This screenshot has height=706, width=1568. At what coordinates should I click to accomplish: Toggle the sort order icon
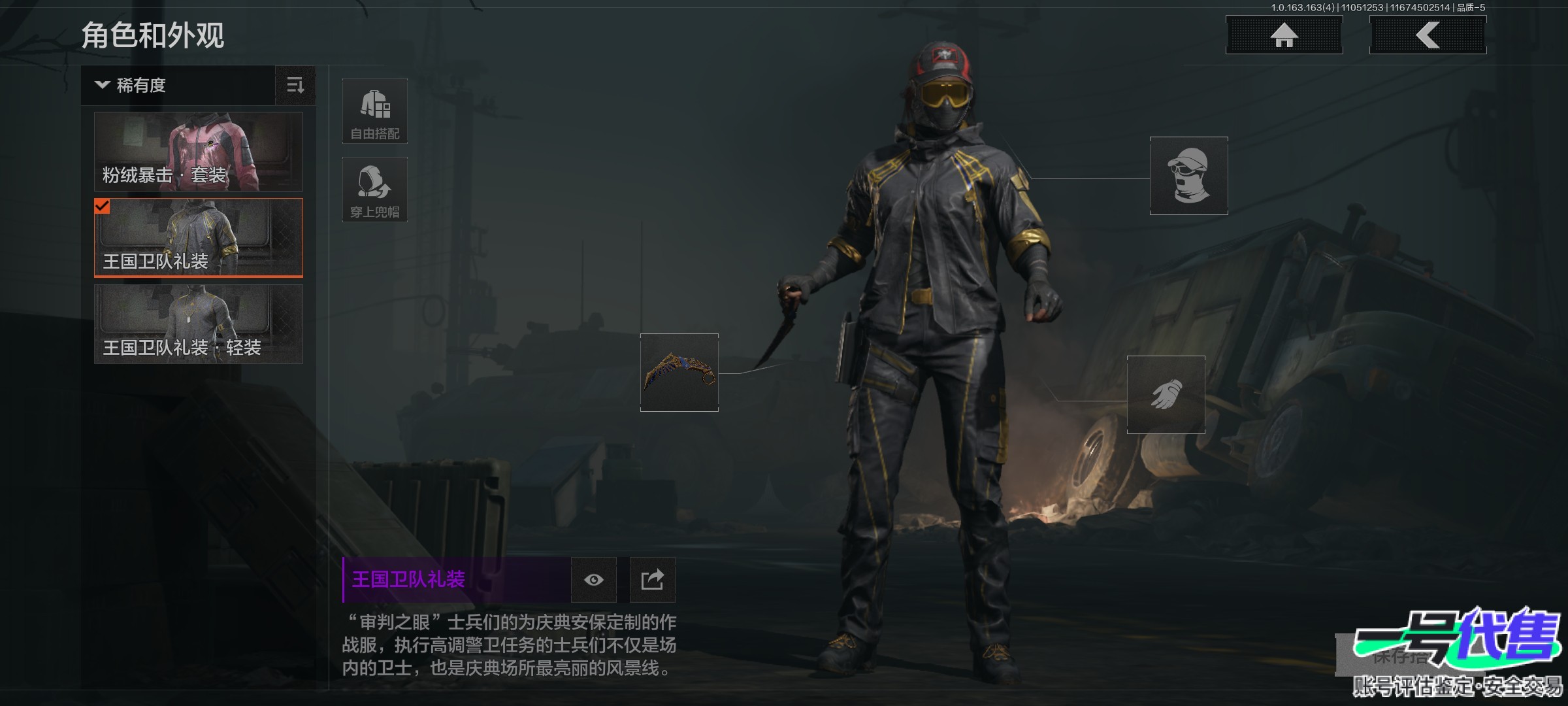295,86
